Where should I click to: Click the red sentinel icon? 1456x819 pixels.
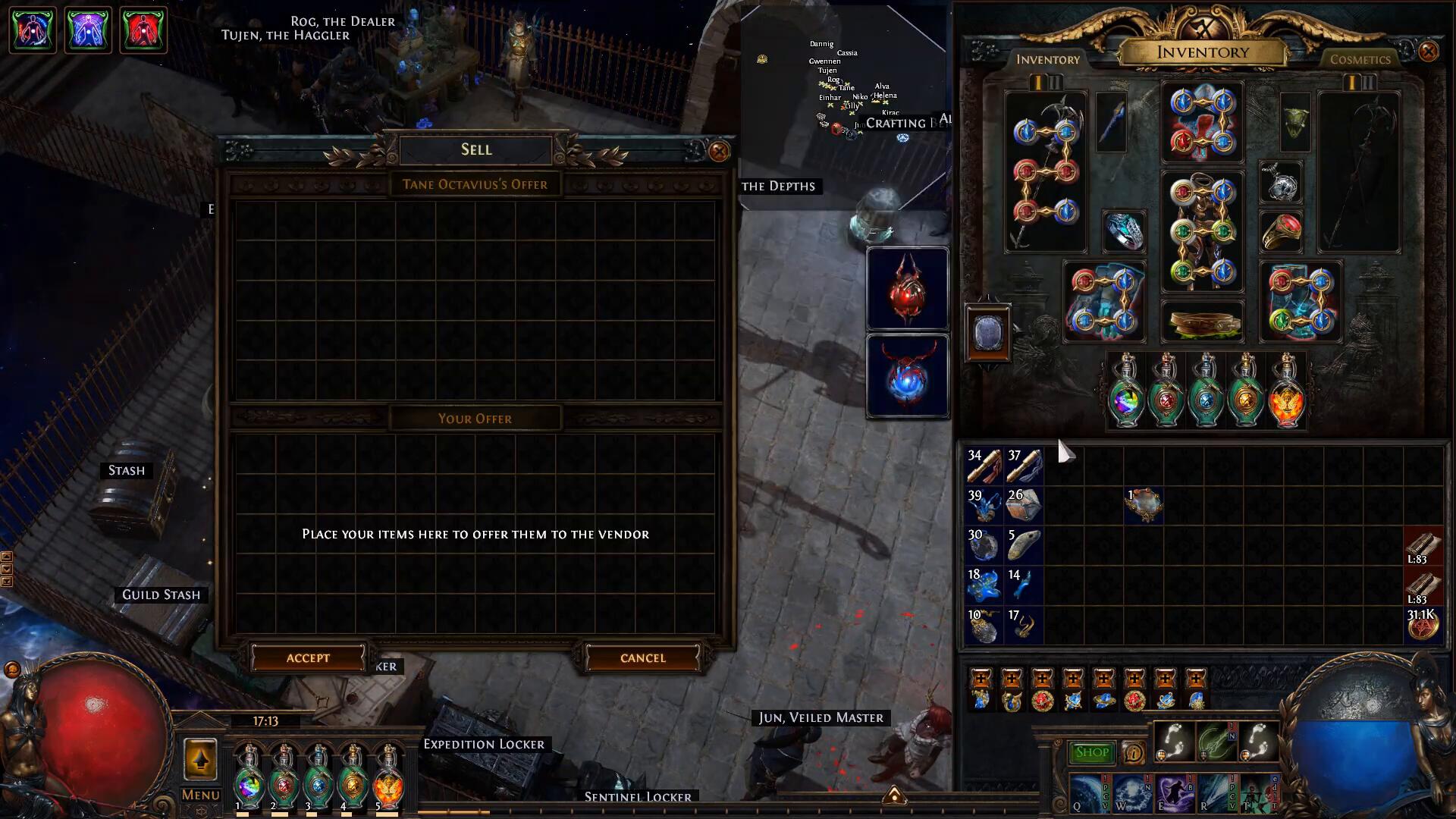point(907,289)
